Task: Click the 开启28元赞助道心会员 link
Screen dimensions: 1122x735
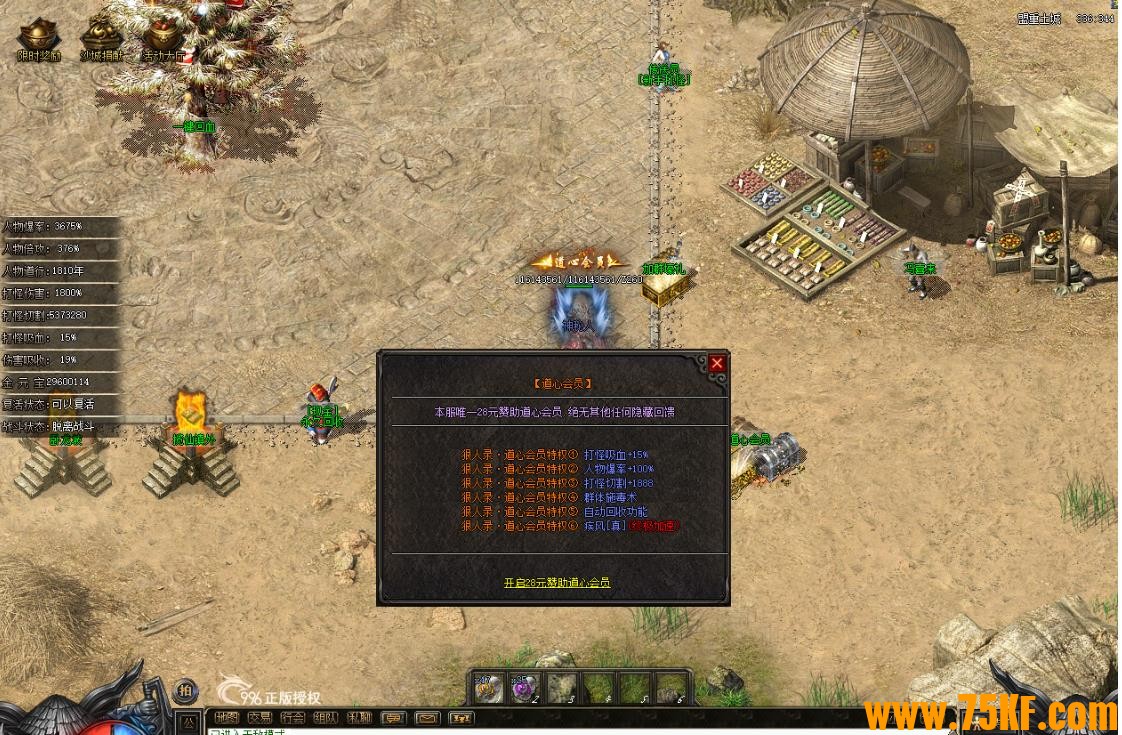Action: [x=557, y=582]
